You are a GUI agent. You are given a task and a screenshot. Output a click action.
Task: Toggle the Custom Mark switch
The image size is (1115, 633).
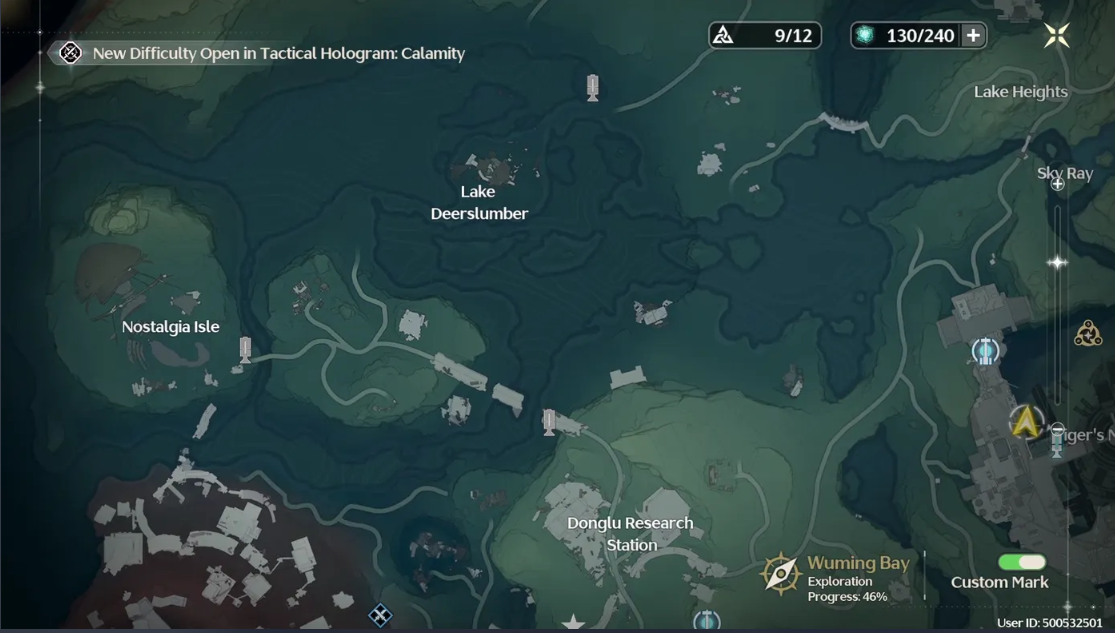pyautogui.click(x=1021, y=563)
